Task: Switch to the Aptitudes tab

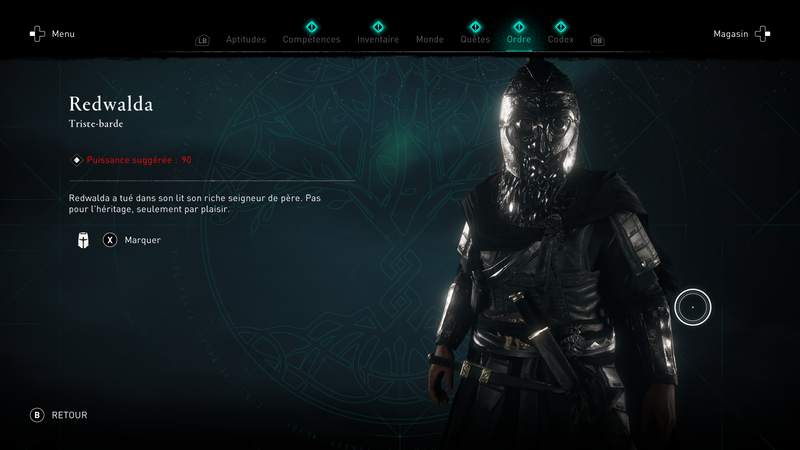Action: 246,40
